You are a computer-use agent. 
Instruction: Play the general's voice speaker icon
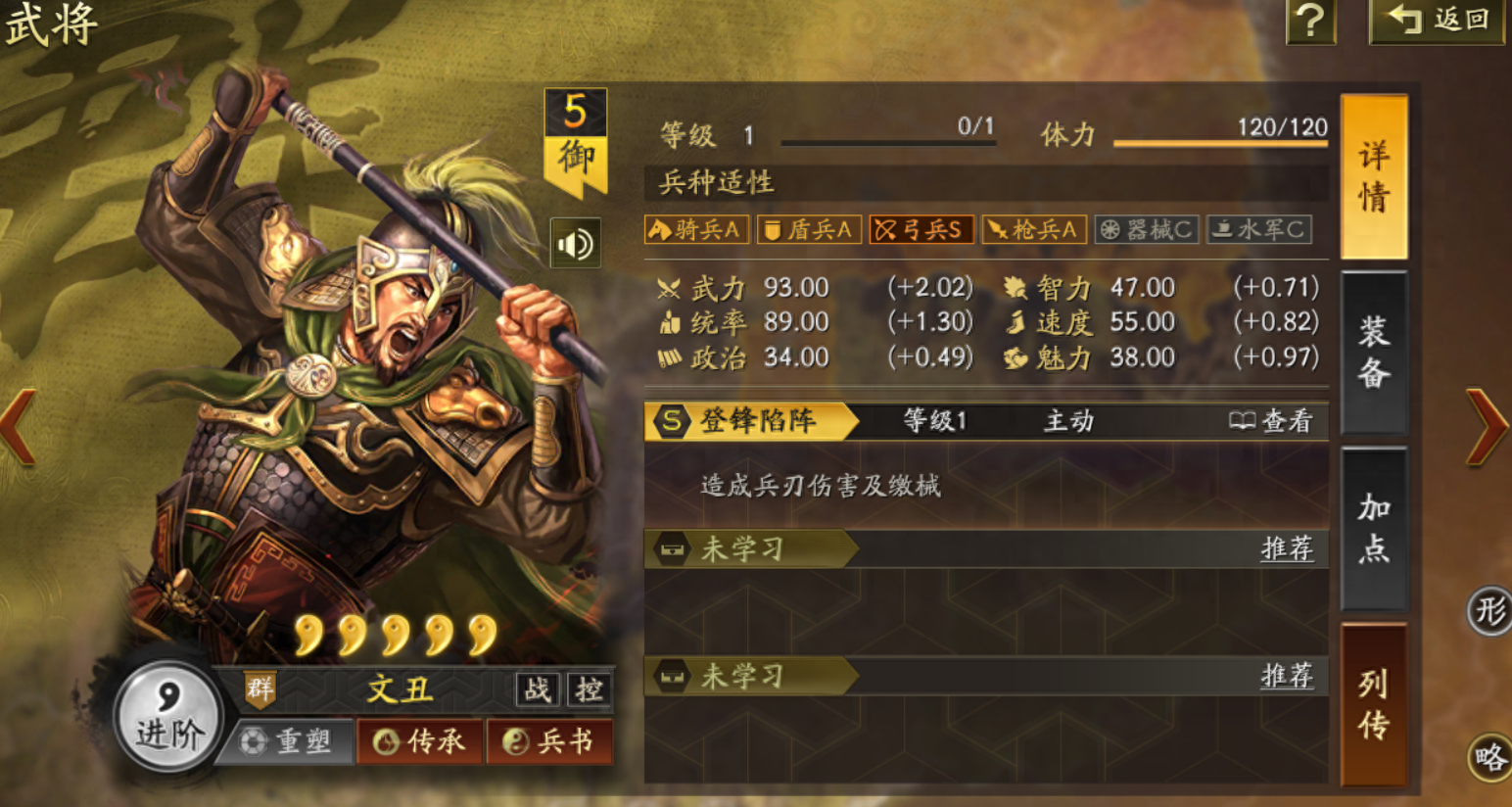tap(575, 243)
